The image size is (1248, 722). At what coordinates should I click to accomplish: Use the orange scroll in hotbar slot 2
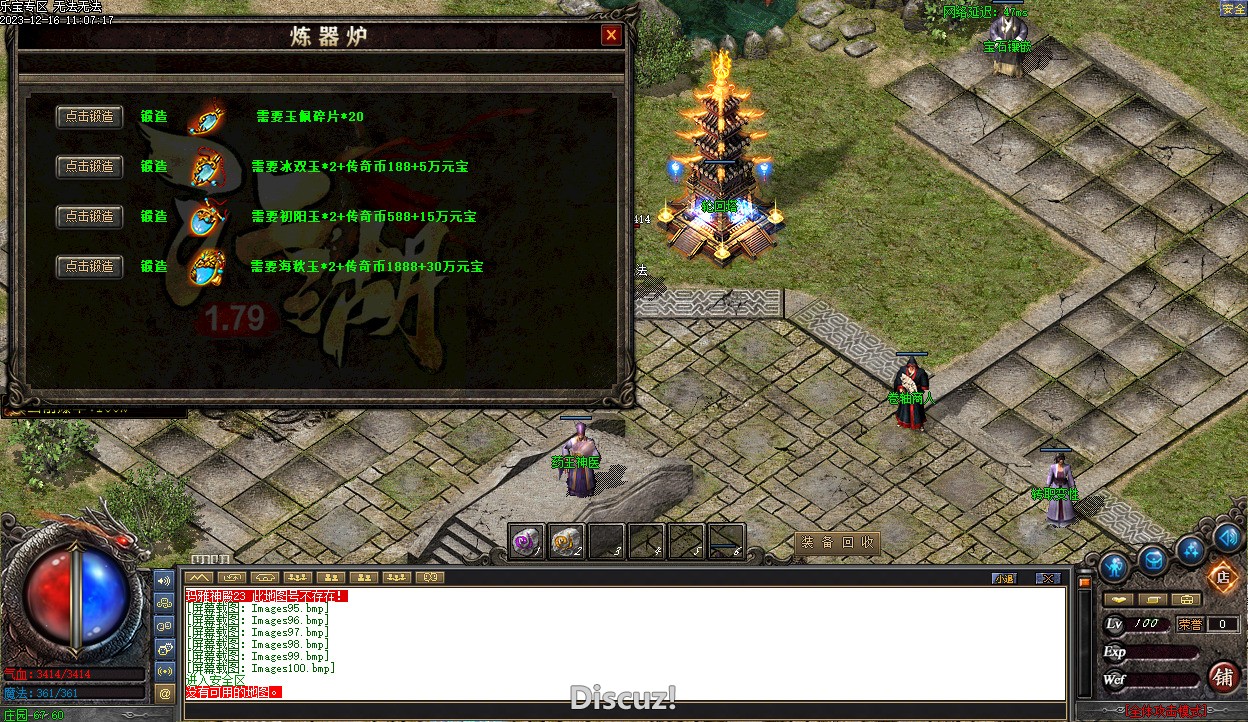[566, 540]
